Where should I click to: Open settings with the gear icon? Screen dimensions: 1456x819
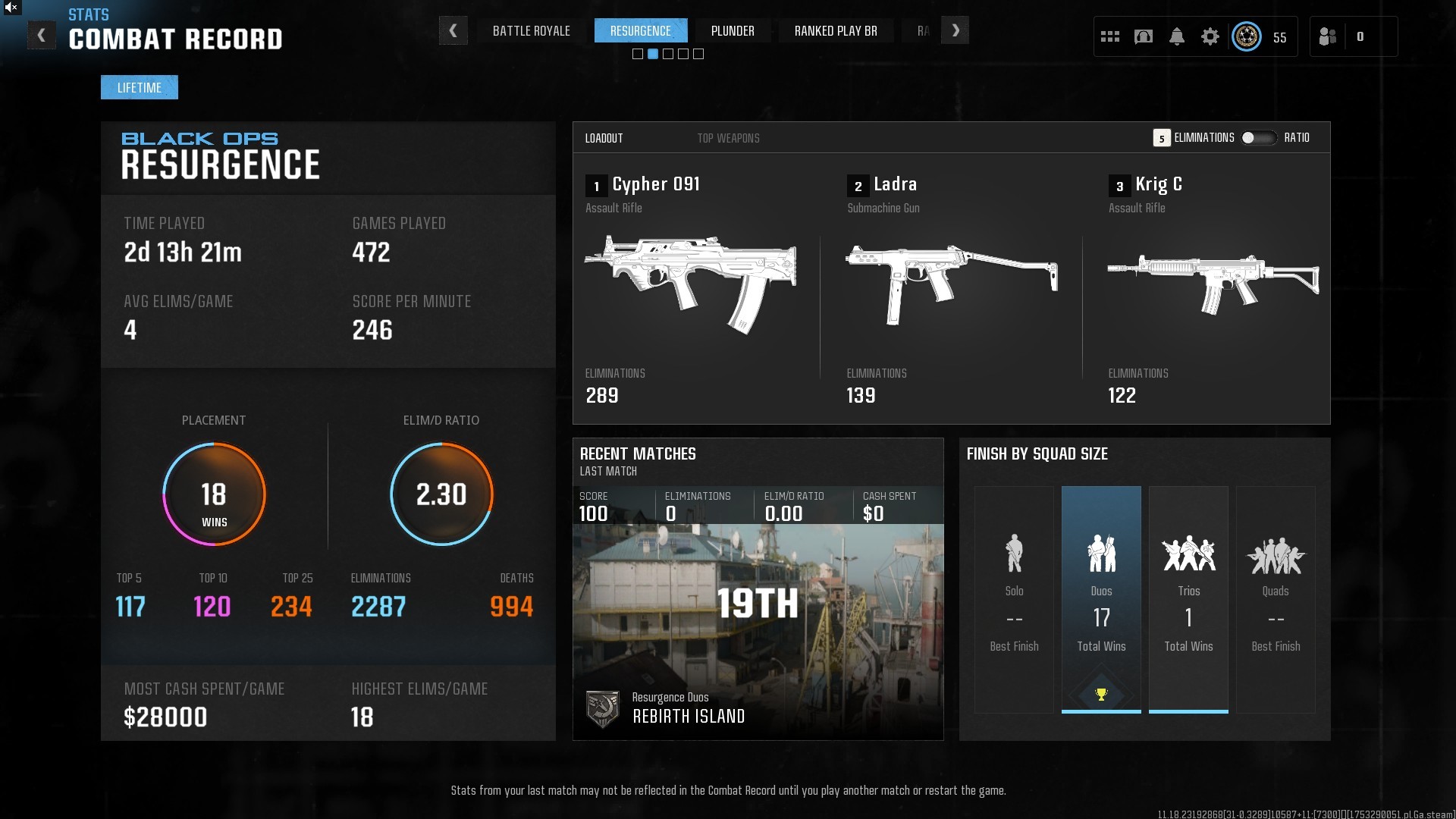[1210, 36]
